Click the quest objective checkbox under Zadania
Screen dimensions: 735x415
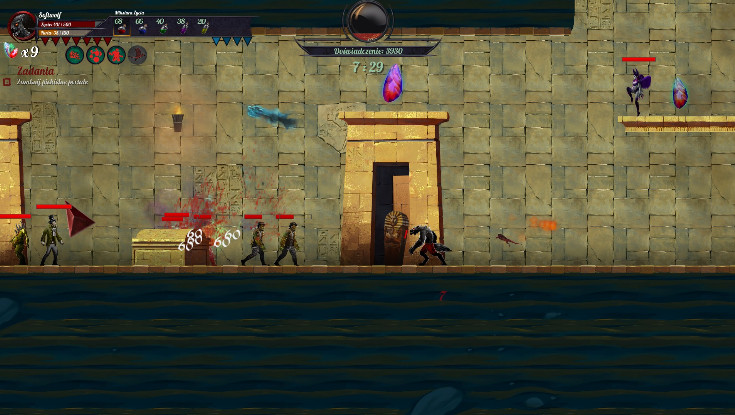(7, 82)
